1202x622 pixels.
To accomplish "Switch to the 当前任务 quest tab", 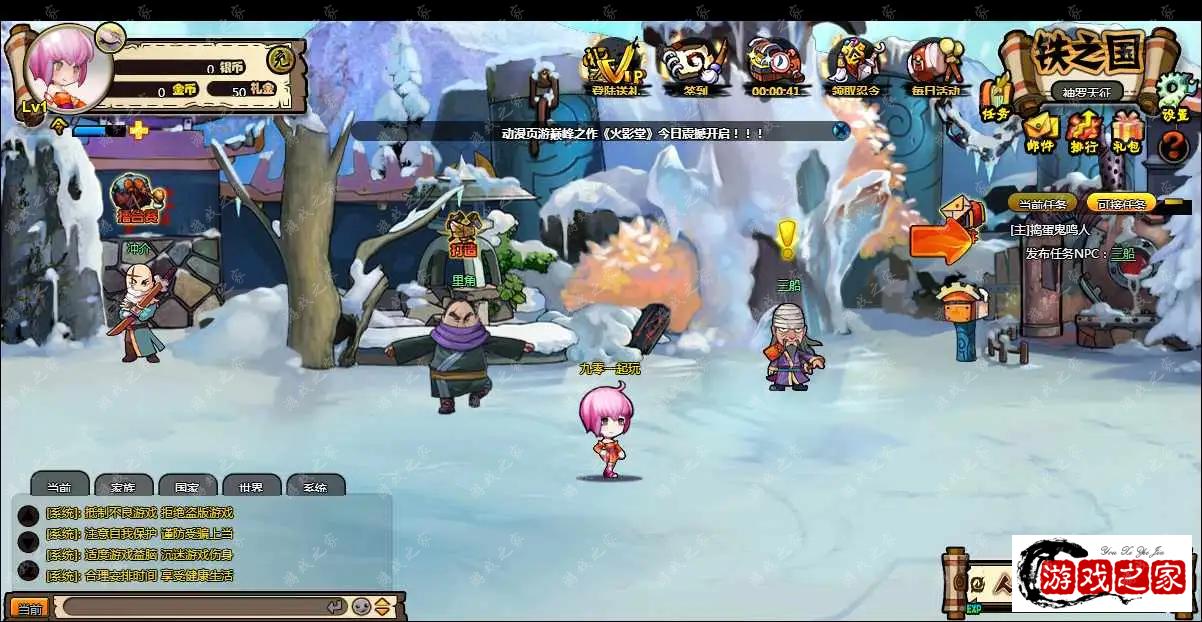I will pyautogui.click(x=1041, y=203).
